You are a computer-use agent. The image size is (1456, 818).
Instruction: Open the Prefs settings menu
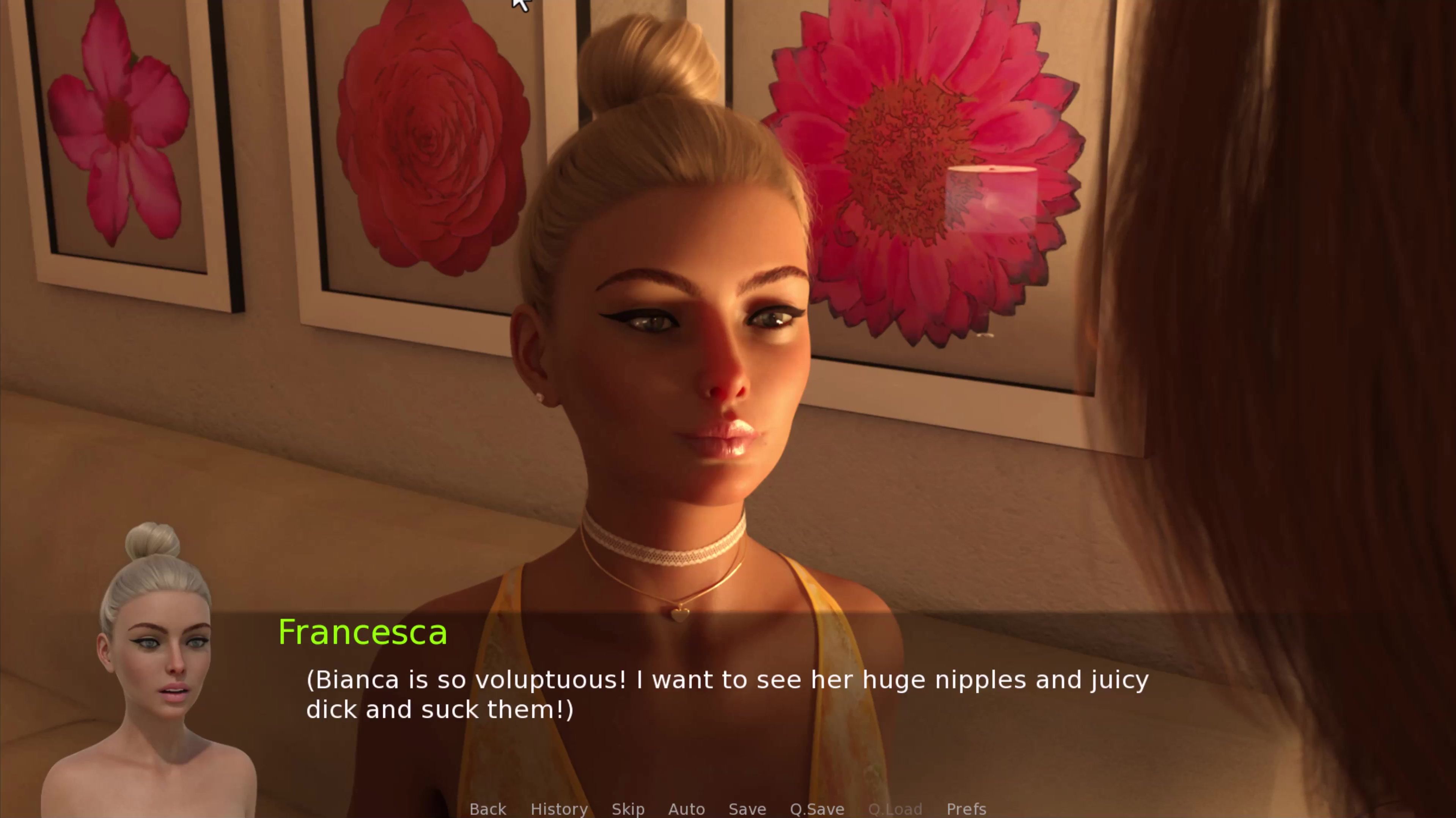[x=967, y=809]
